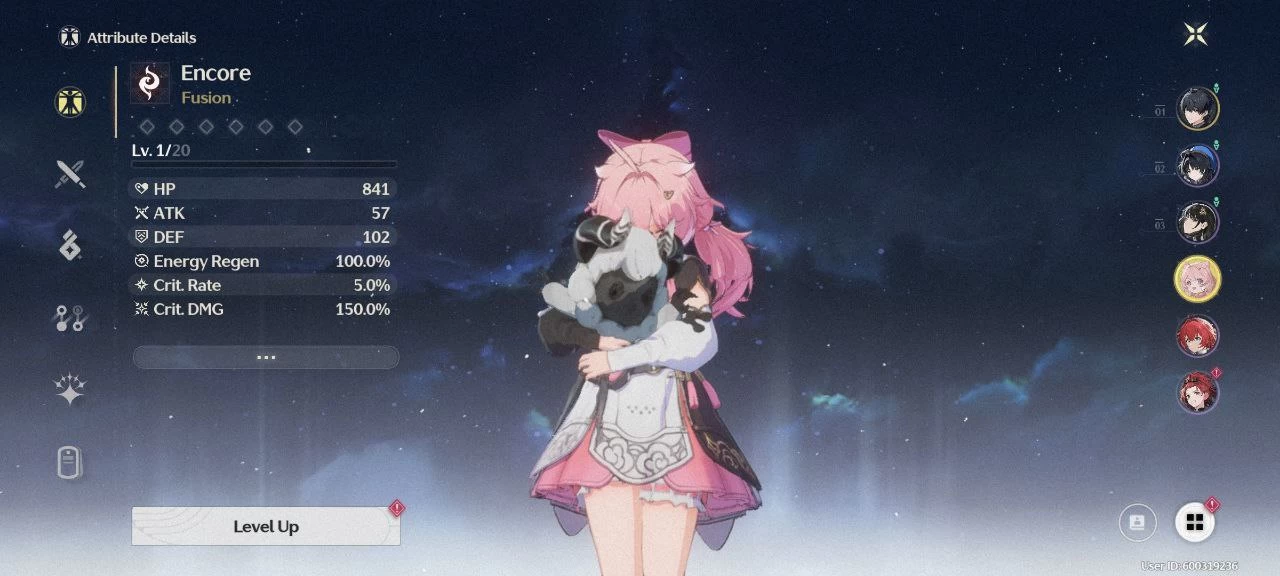
Task: Expand full attributes with the three-dots bar
Action: [266, 357]
